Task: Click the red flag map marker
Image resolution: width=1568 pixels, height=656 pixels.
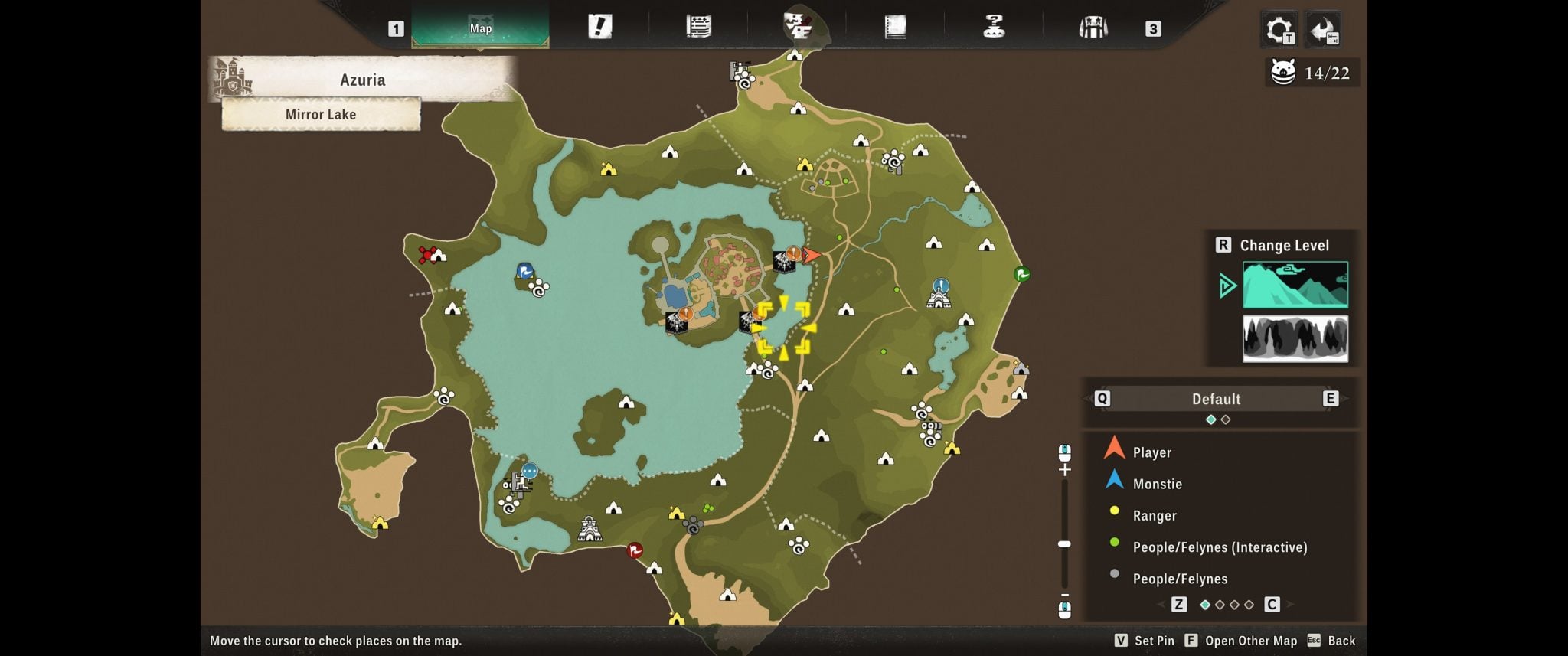Action: click(635, 550)
